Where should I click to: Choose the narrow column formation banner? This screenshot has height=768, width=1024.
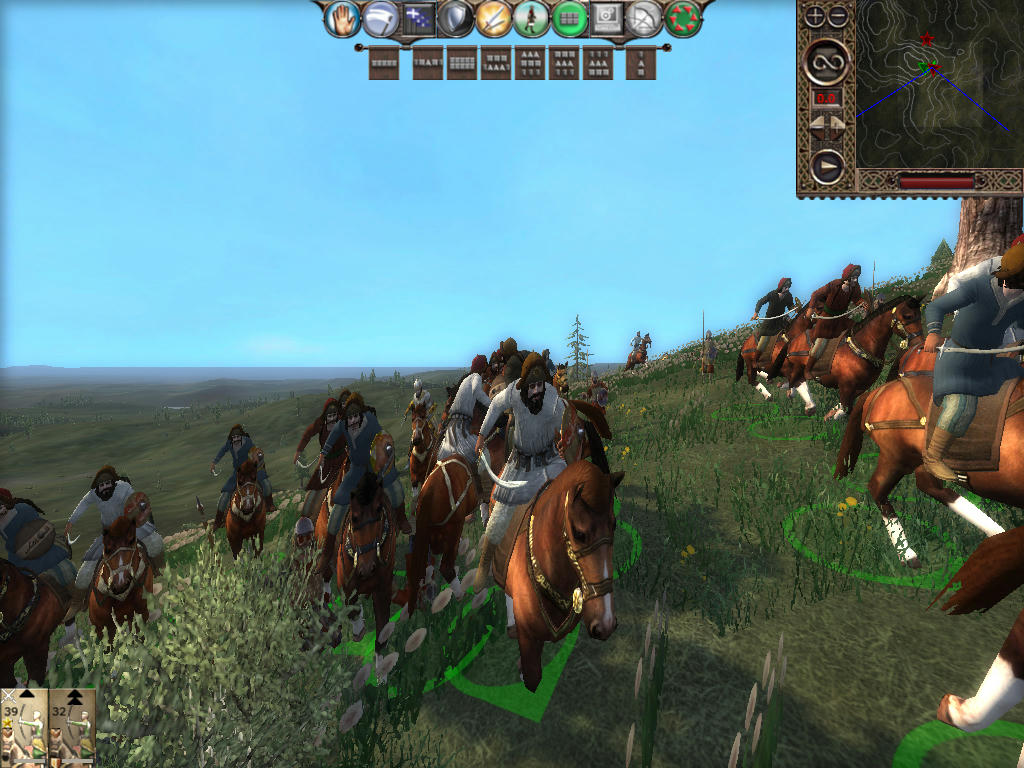(x=641, y=63)
